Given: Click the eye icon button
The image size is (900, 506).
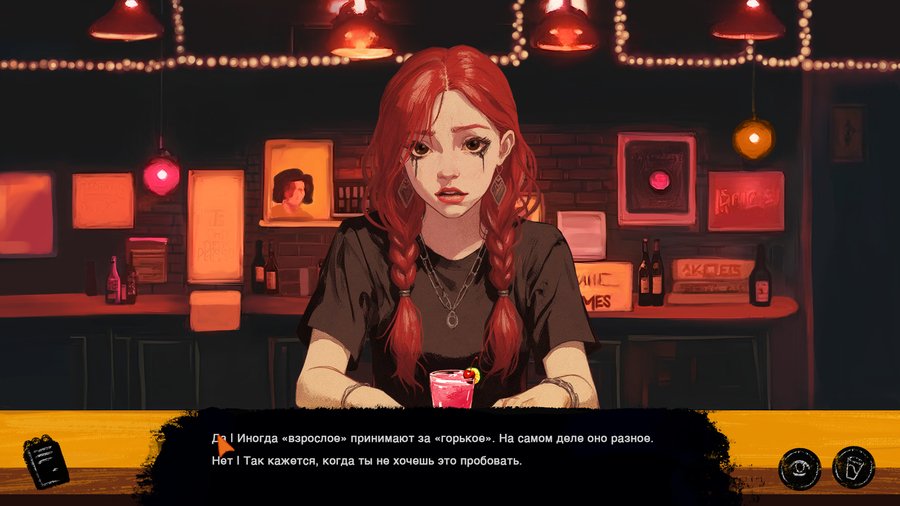Looking at the screenshot, I should [x=800, y=467].
